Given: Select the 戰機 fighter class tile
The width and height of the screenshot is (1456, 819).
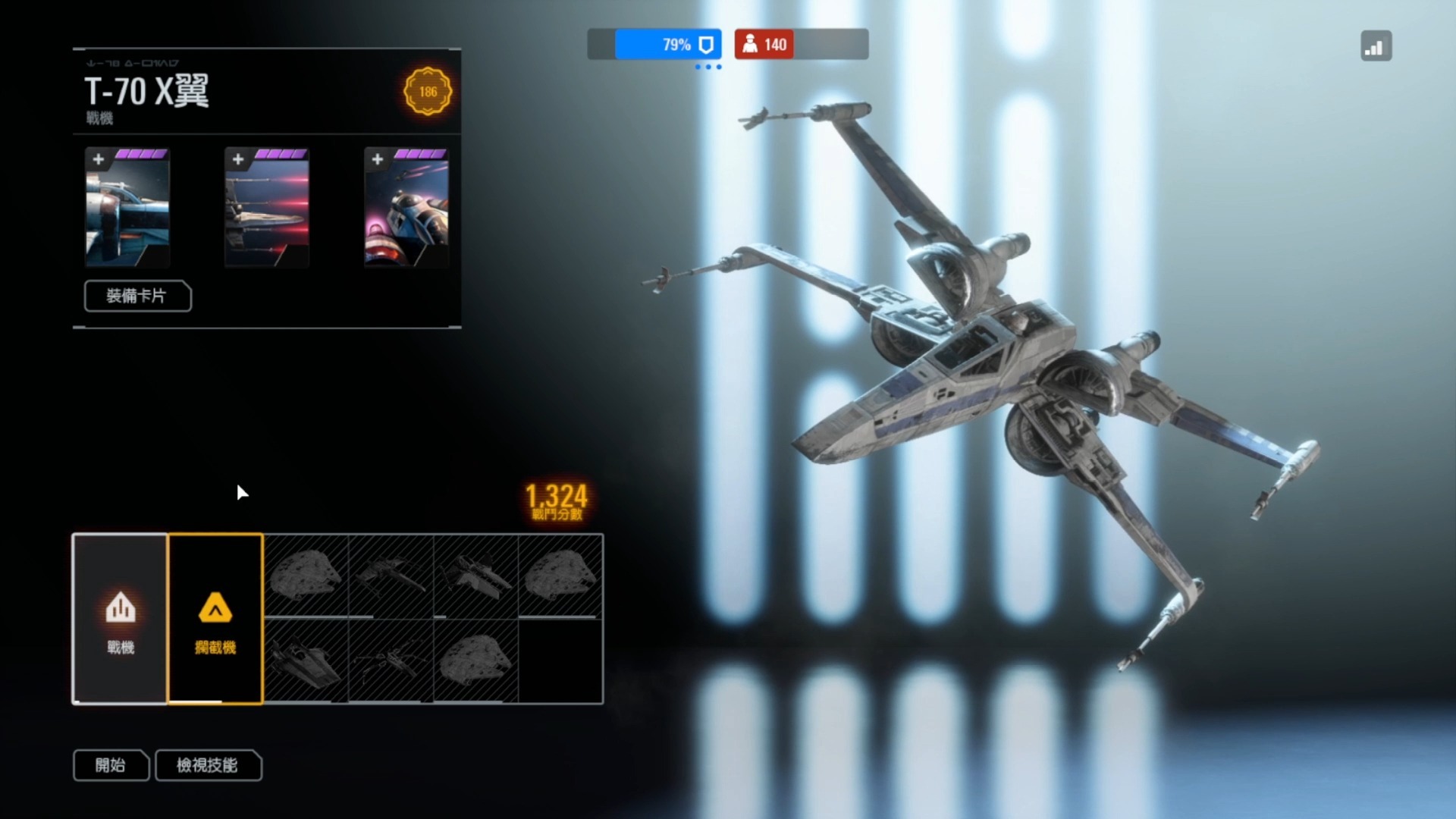Looking at the screenshot, I should pyautogui.click(x=120, y=619).
